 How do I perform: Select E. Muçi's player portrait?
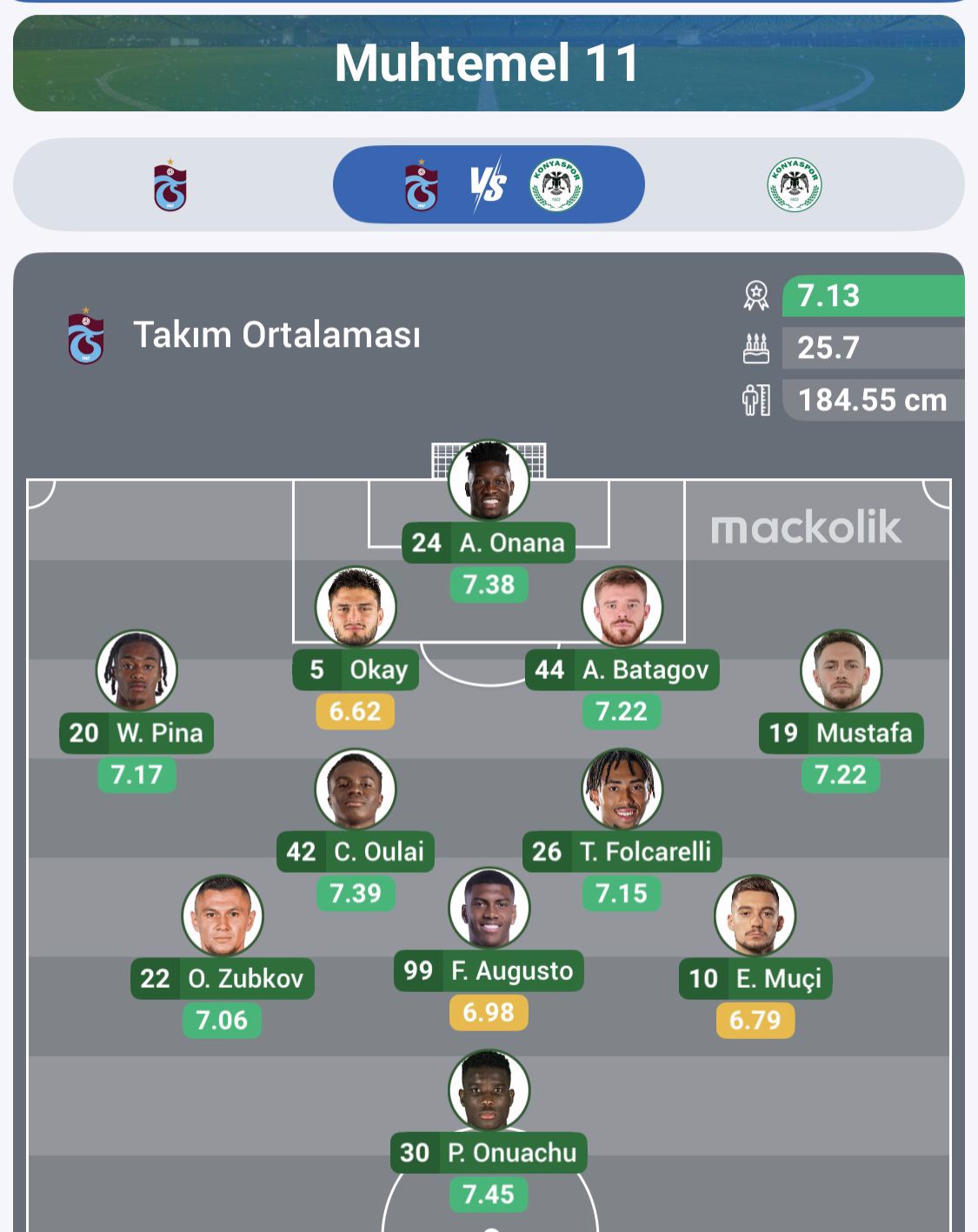[x=755, y=916]
